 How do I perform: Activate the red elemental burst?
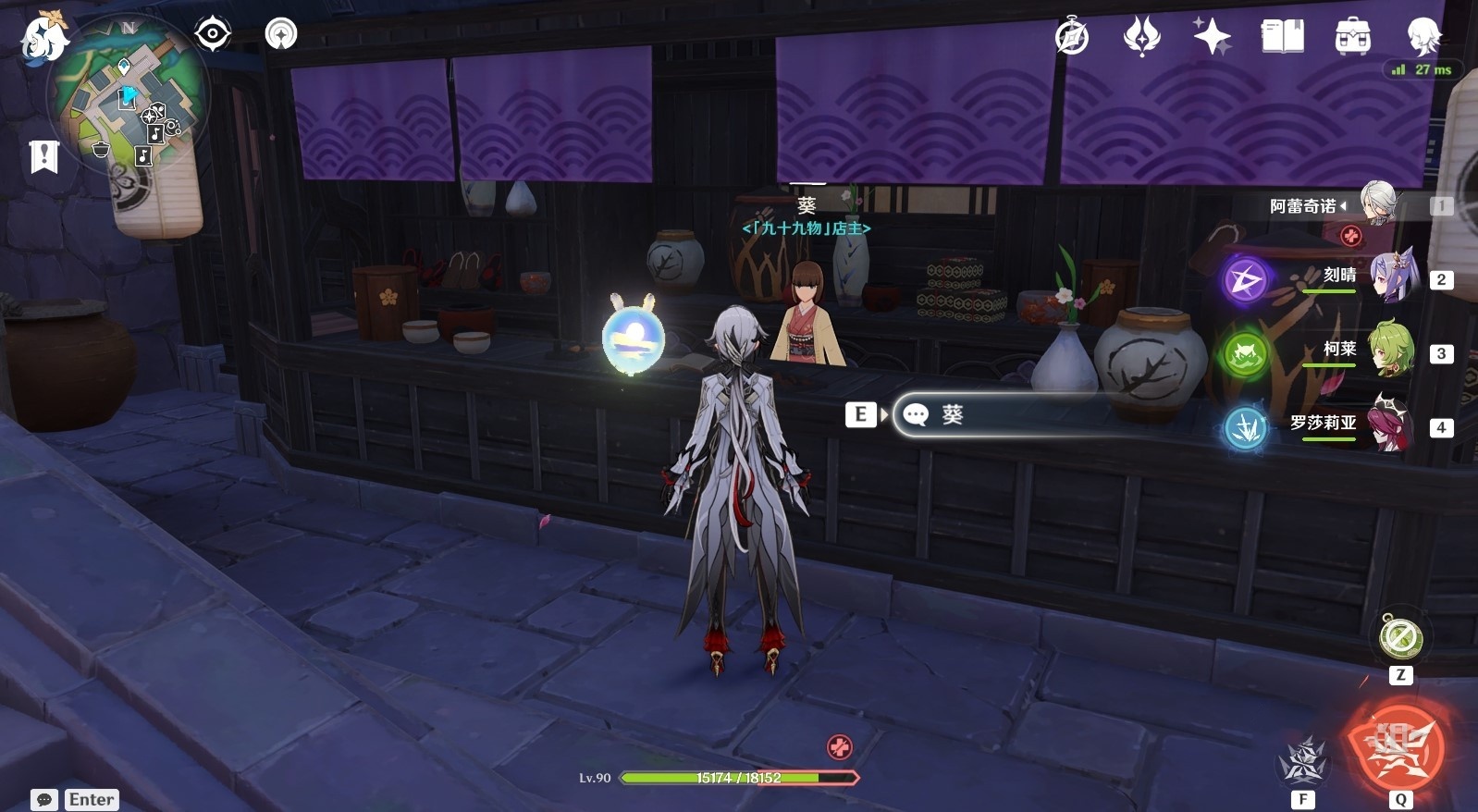1398,745
